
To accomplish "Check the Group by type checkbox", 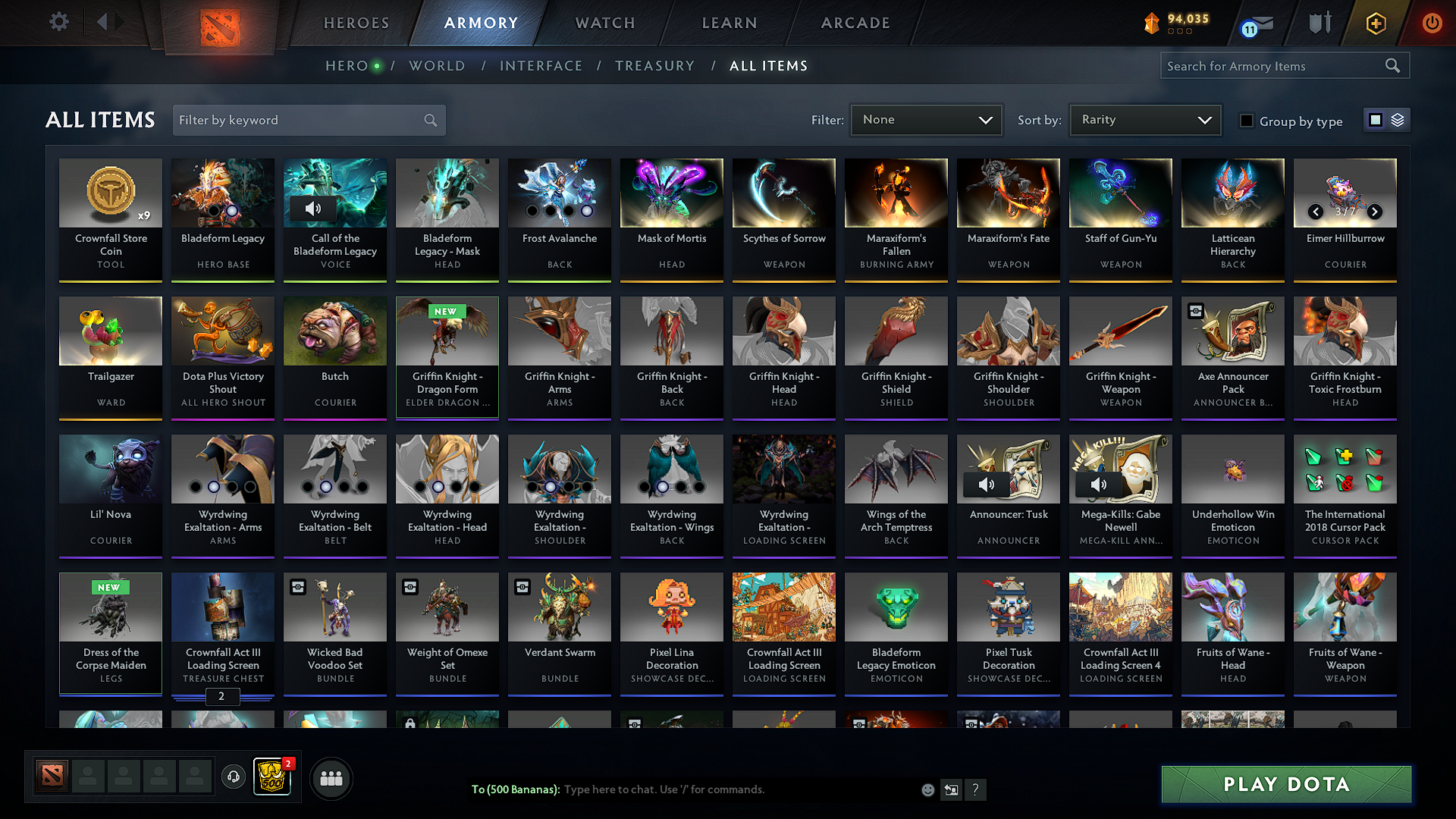I will [1247, 120].
